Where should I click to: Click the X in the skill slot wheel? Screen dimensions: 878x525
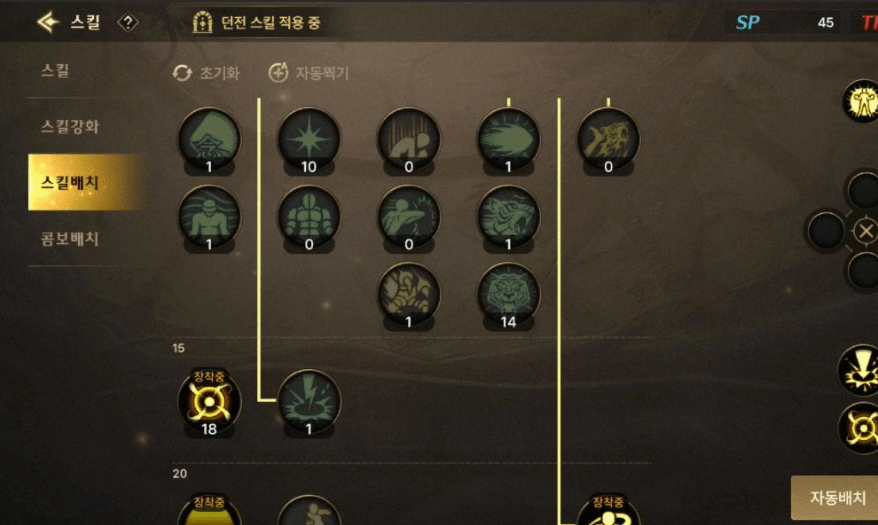pyautogui.click(x=865, y=231)
